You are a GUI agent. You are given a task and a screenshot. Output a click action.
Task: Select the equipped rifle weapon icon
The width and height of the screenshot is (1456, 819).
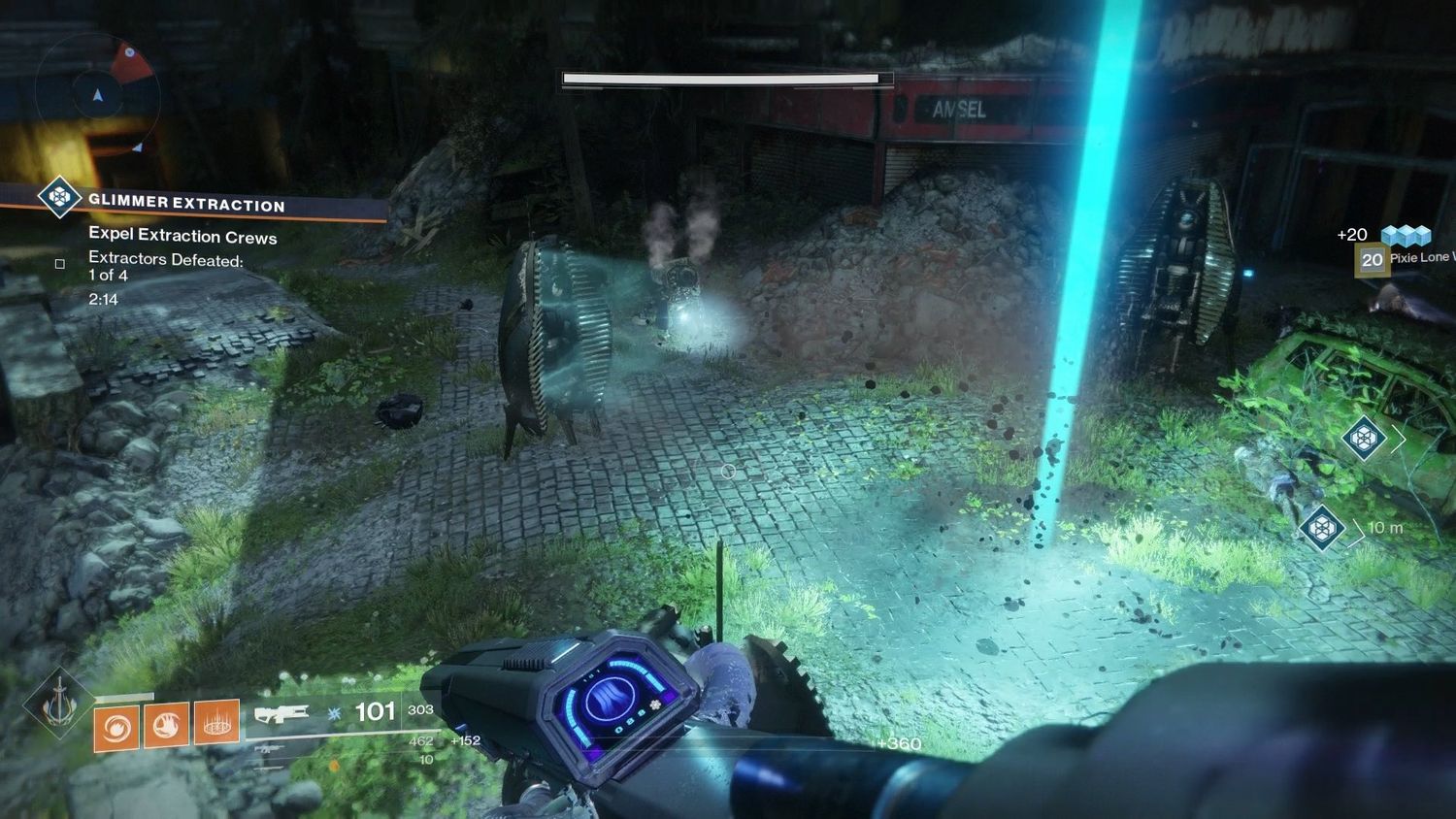(x=281, y=715)
